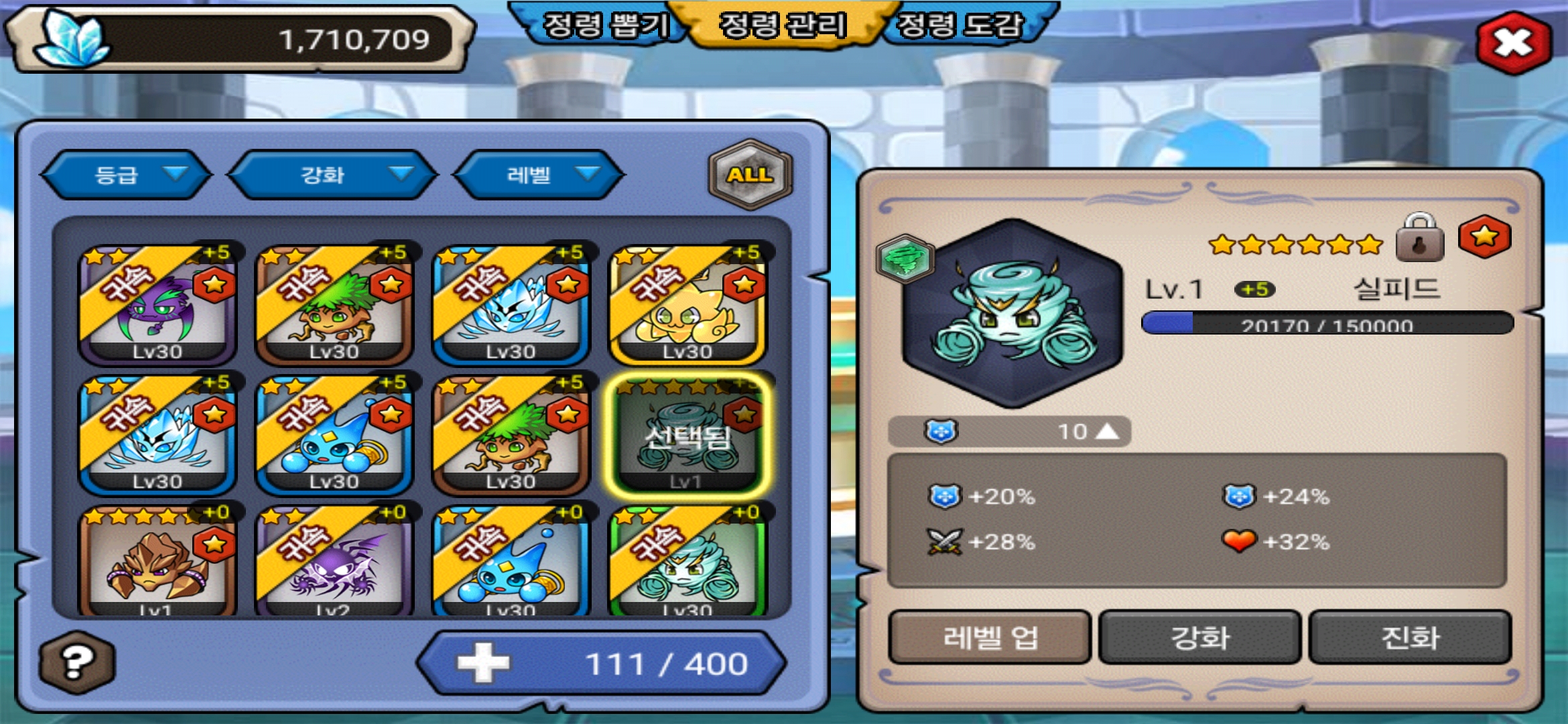
Task: Click the 강화 enhance button
Action: [1199, 637]
